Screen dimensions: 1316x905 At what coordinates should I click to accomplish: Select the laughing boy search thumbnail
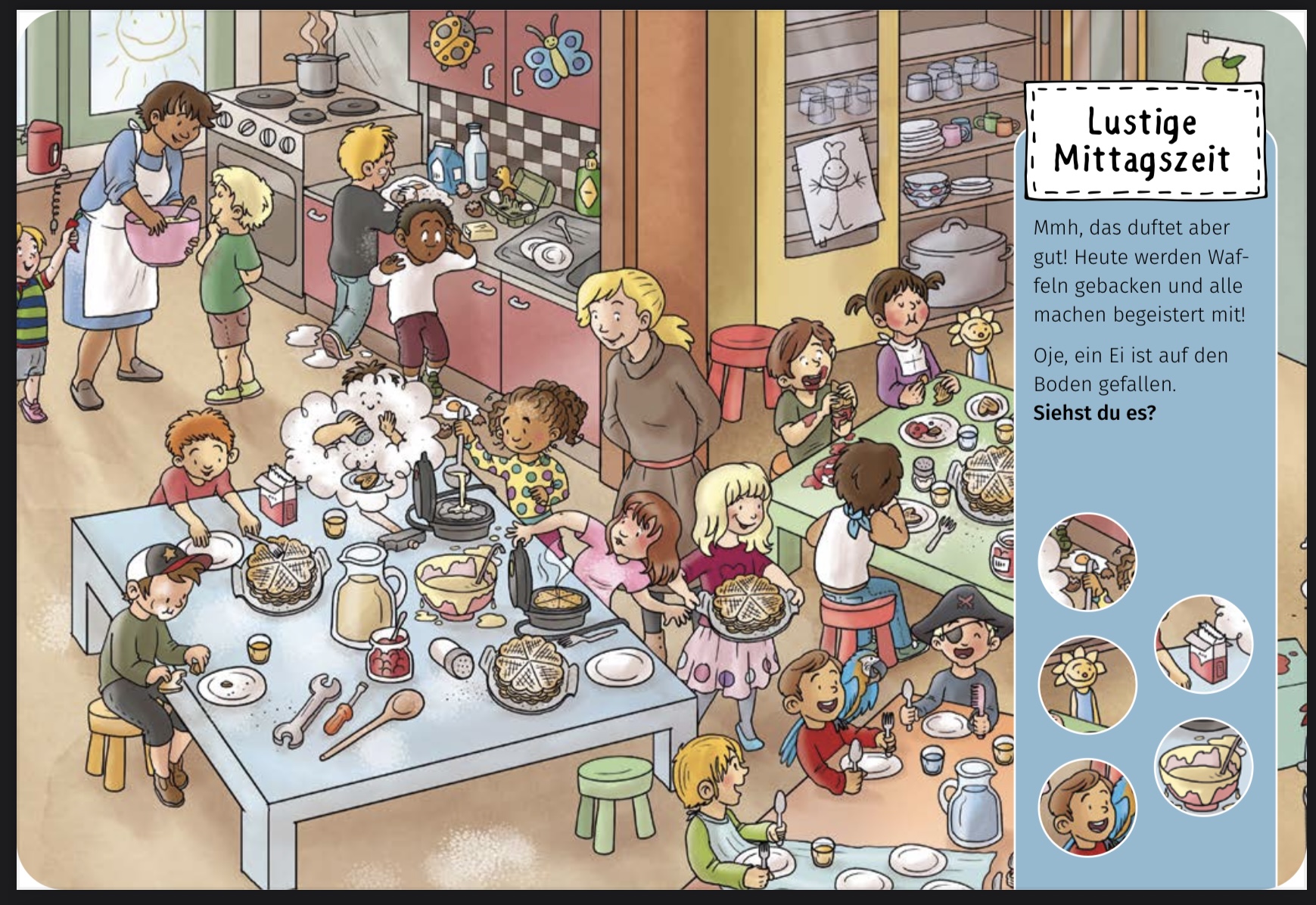(1087, 807)
